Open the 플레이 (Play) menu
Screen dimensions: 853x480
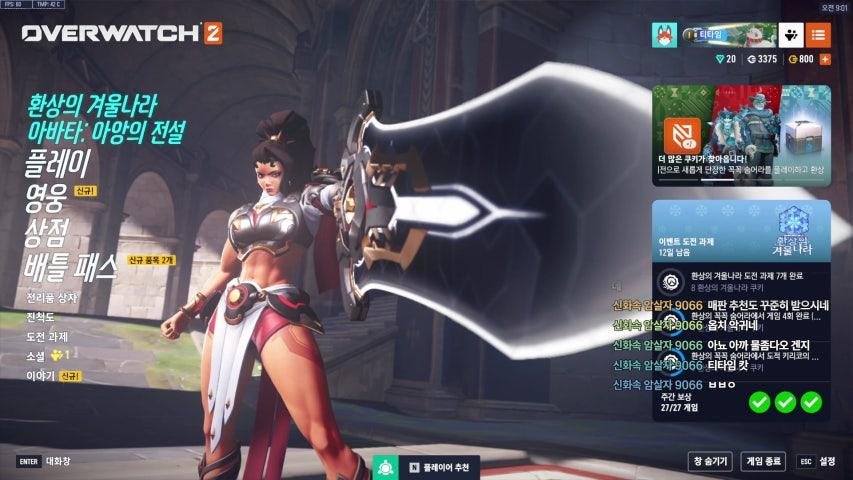58,161
